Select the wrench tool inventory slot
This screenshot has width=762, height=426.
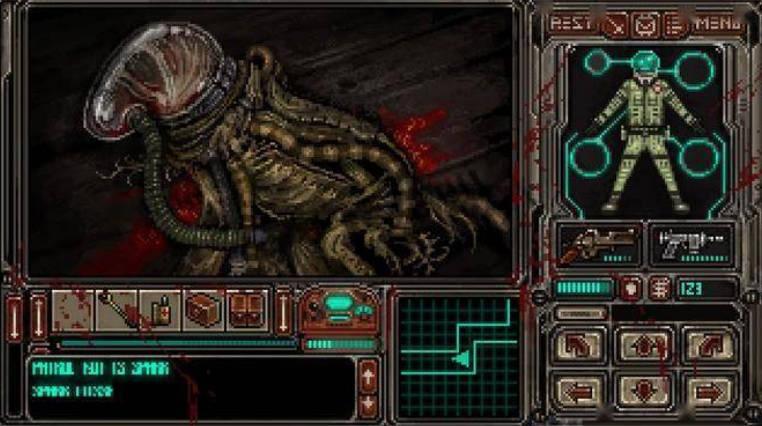[x=117, y=309]
